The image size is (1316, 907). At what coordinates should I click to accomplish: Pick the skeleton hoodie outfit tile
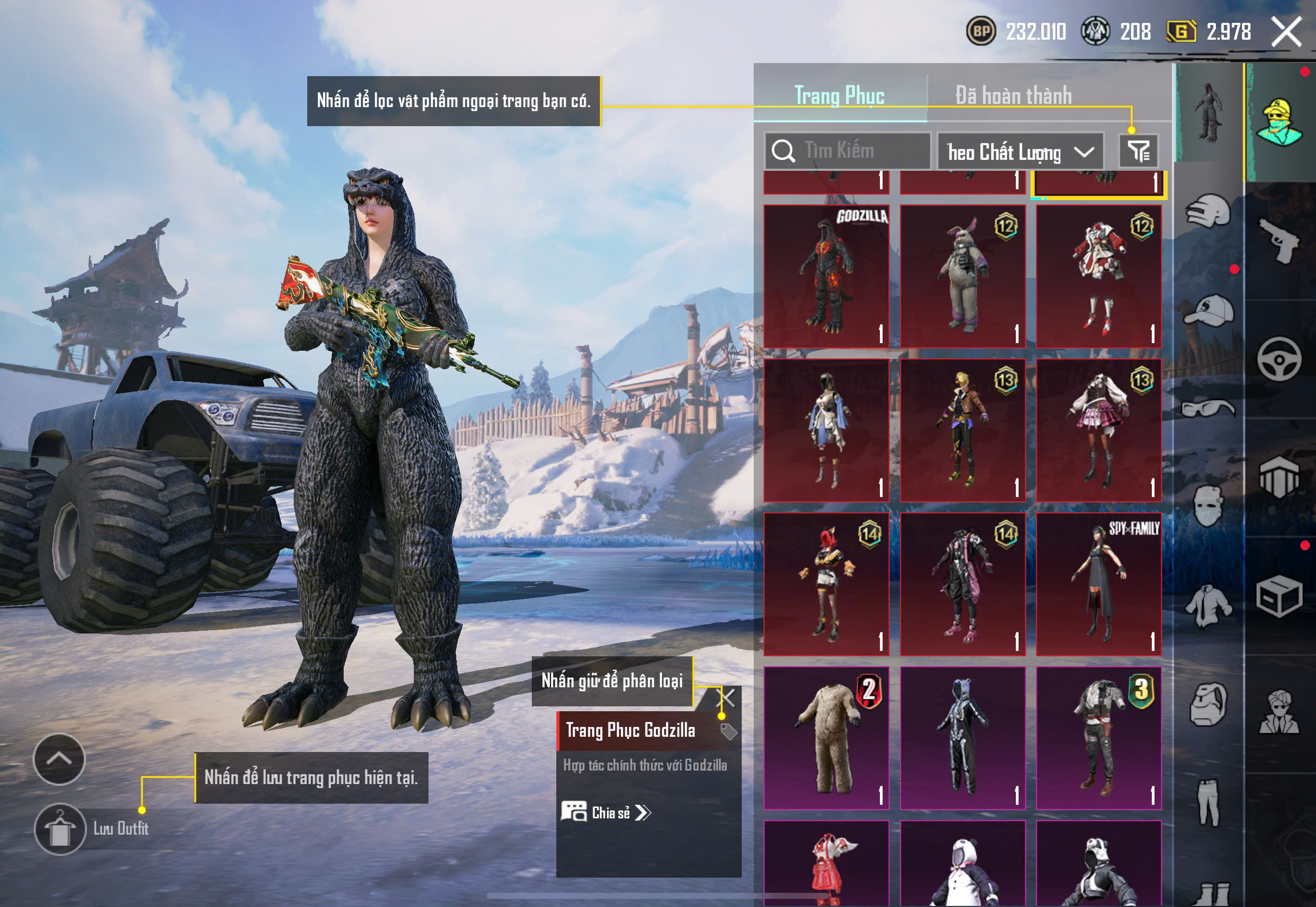963,738
